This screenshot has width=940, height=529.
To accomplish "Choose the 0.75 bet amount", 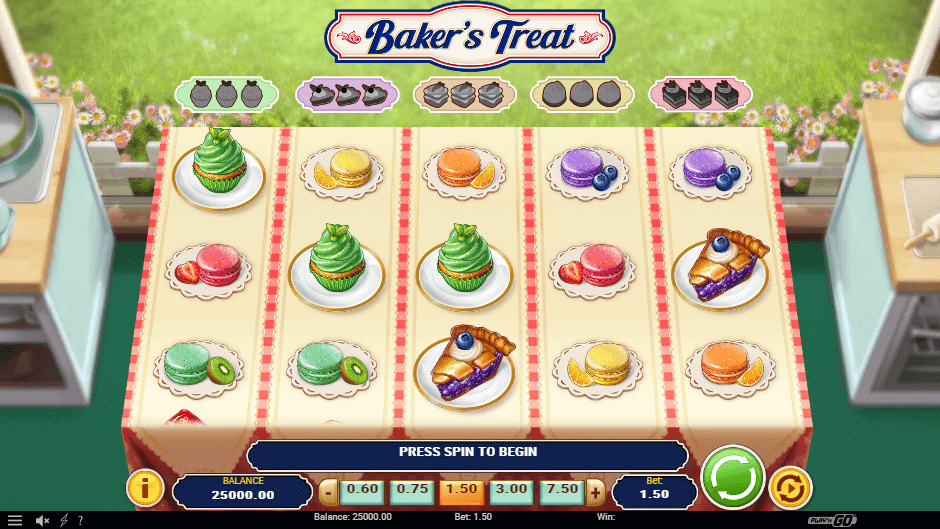I will [412, 491].
